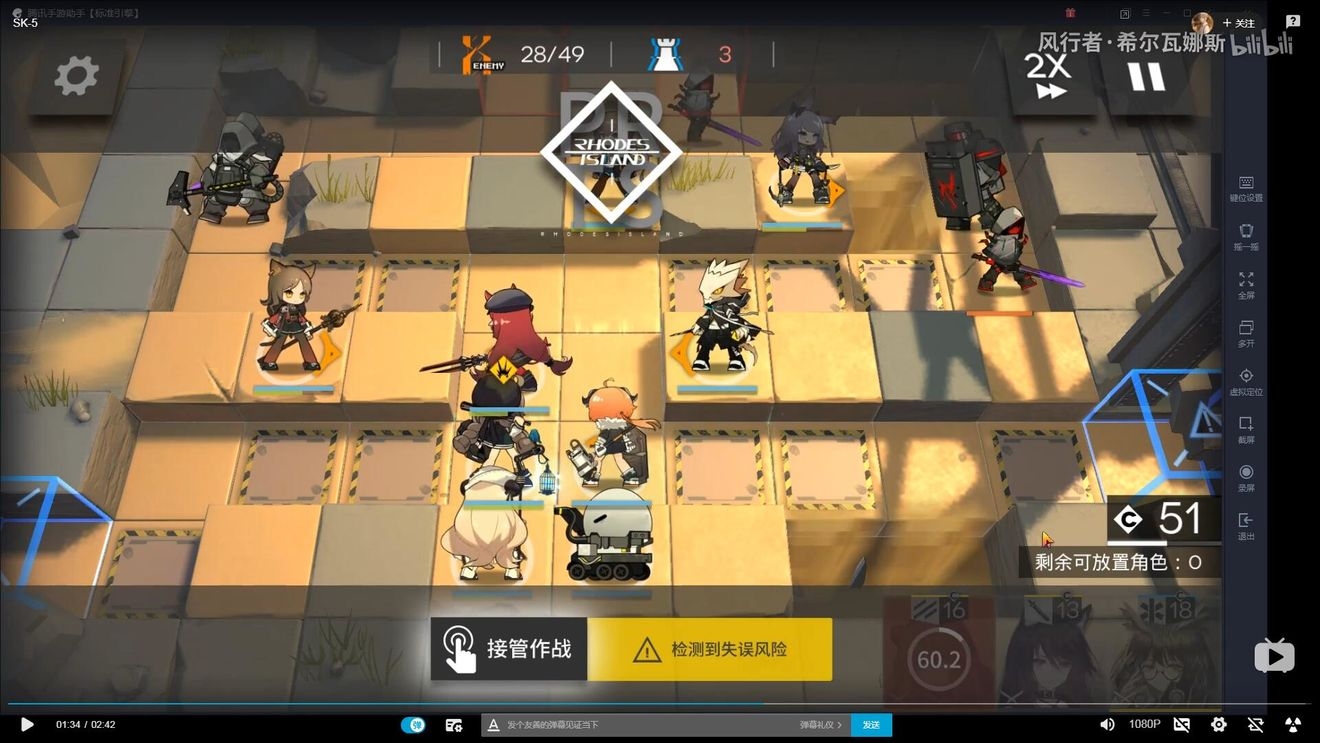This screenshot has height=743, width=1320.
Task: Send danmaku with the 发送 button
Action: coord(871,725)
